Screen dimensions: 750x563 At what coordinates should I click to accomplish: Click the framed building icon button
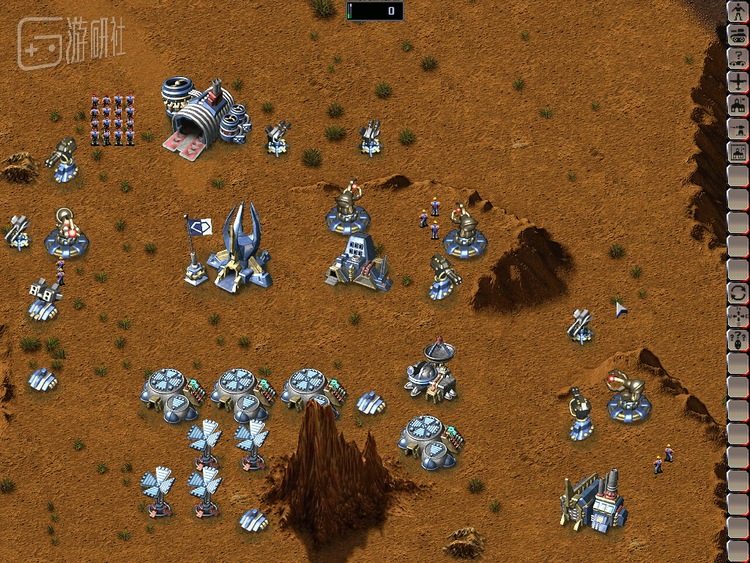tap(738, 152)
